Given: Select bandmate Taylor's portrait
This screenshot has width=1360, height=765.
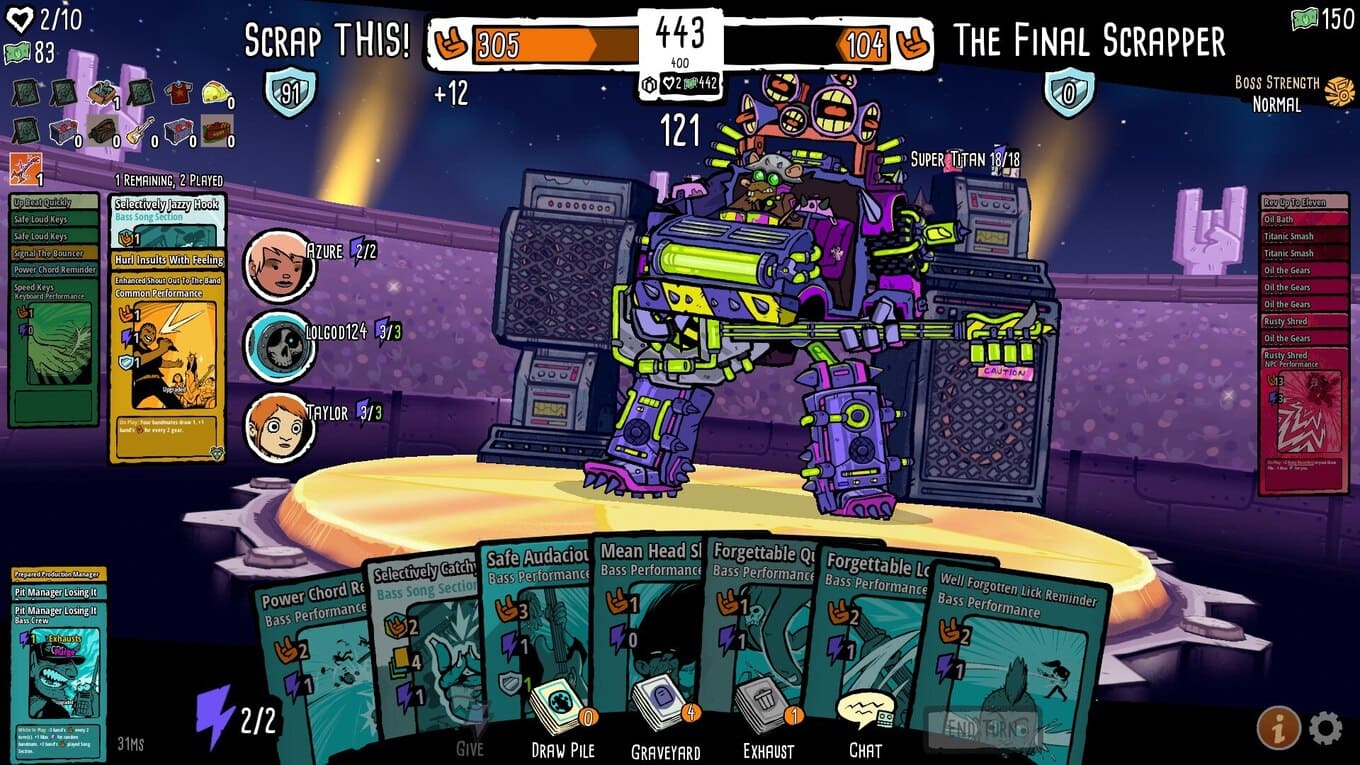Looking at the screenshot, I should (279, 427).
